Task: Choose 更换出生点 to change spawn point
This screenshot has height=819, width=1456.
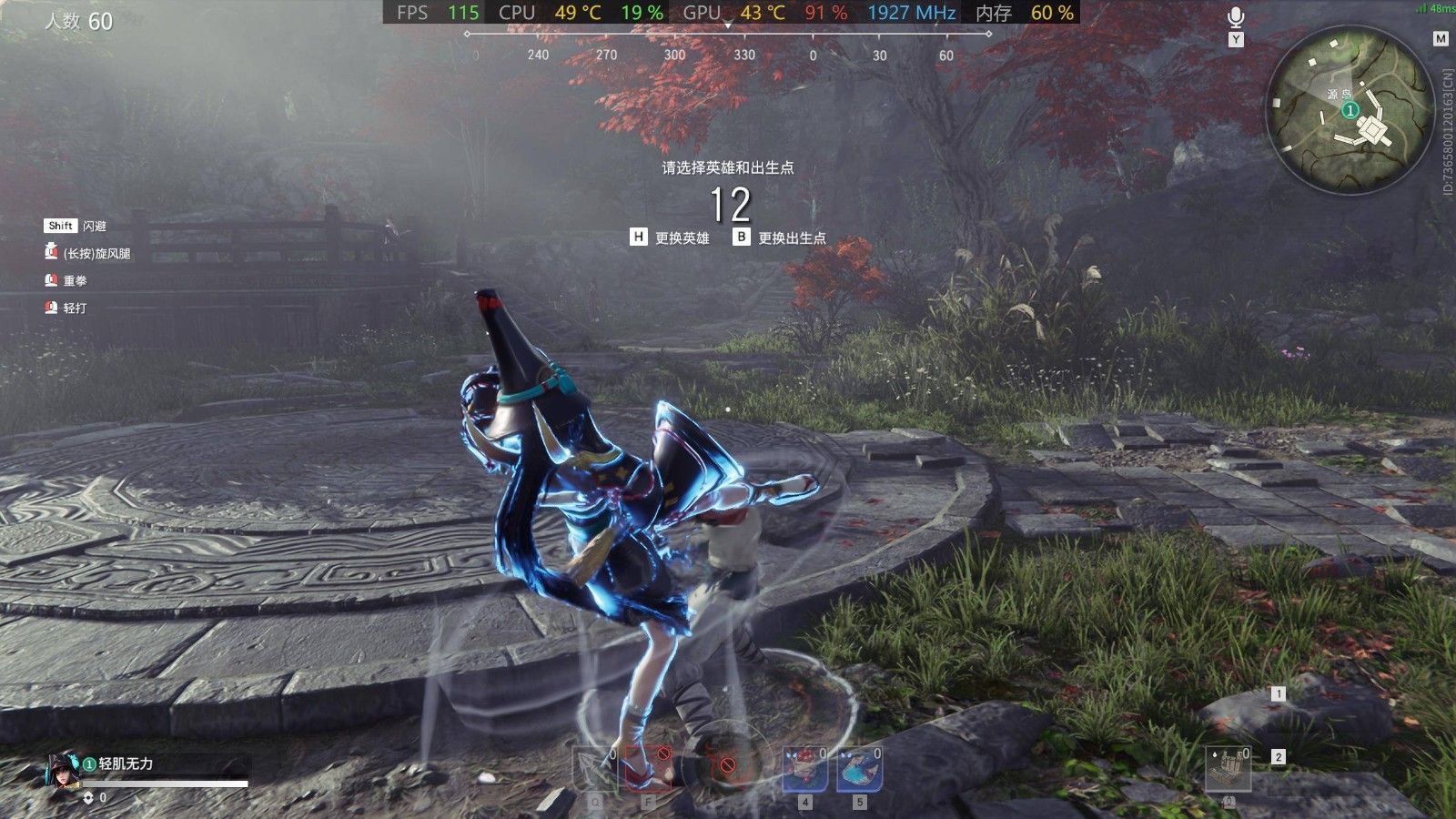Action: pyautogui.click(x=781, y=238)
